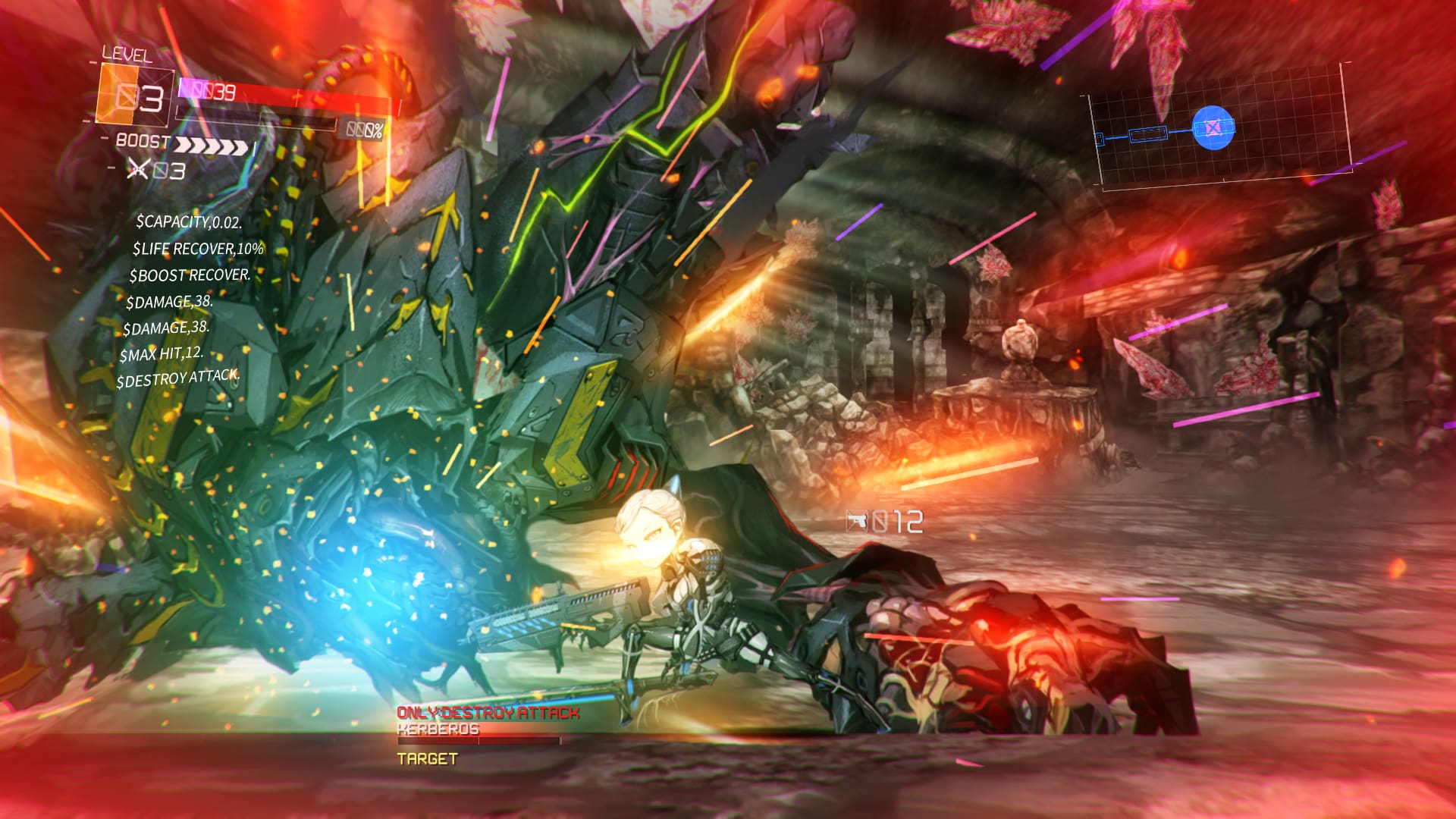Select the blue player marker on the minimap
Screen dimensions: 1456x819
(x=1213, y=127)
